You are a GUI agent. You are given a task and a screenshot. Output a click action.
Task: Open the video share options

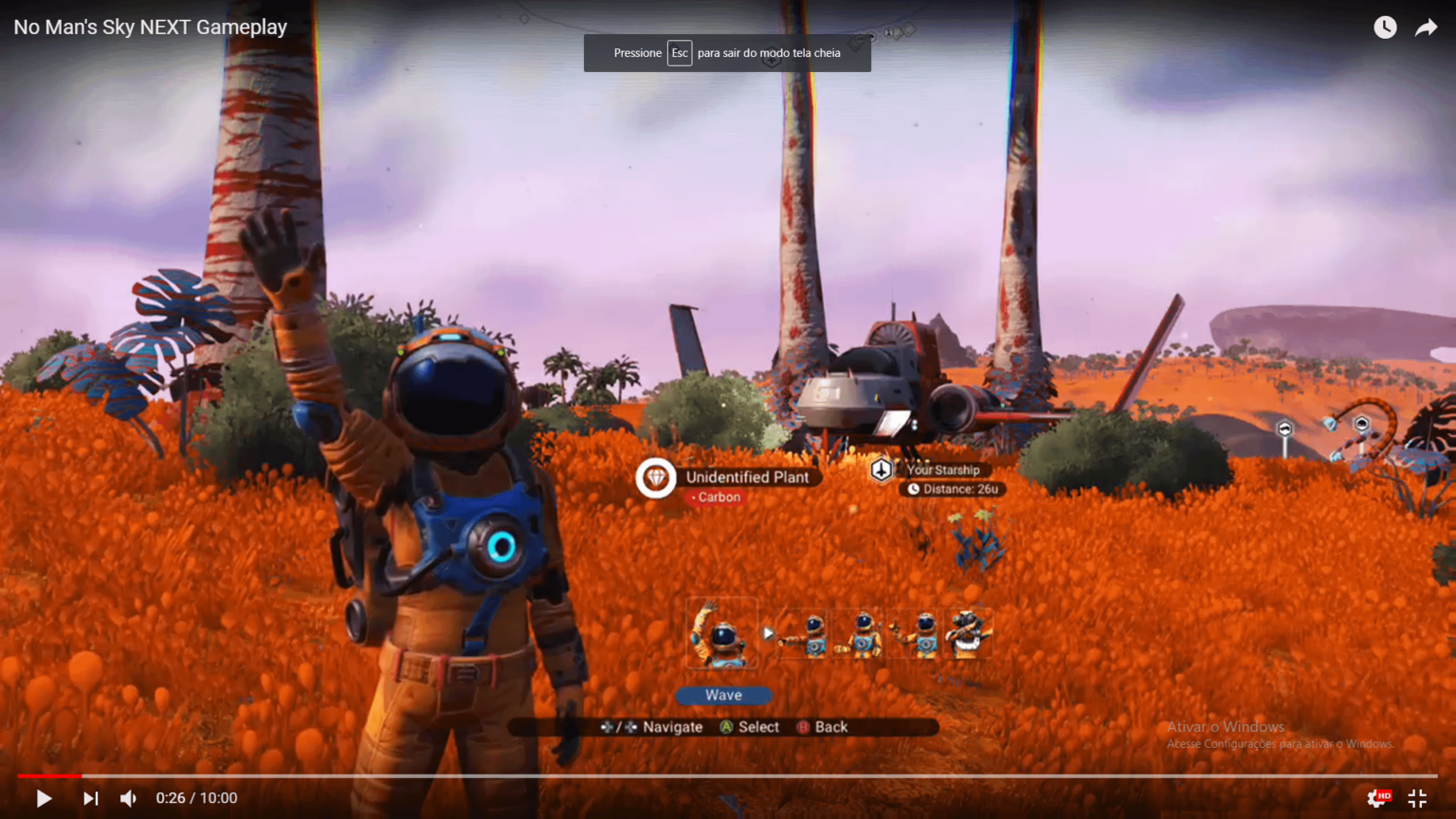(1426, 27)
